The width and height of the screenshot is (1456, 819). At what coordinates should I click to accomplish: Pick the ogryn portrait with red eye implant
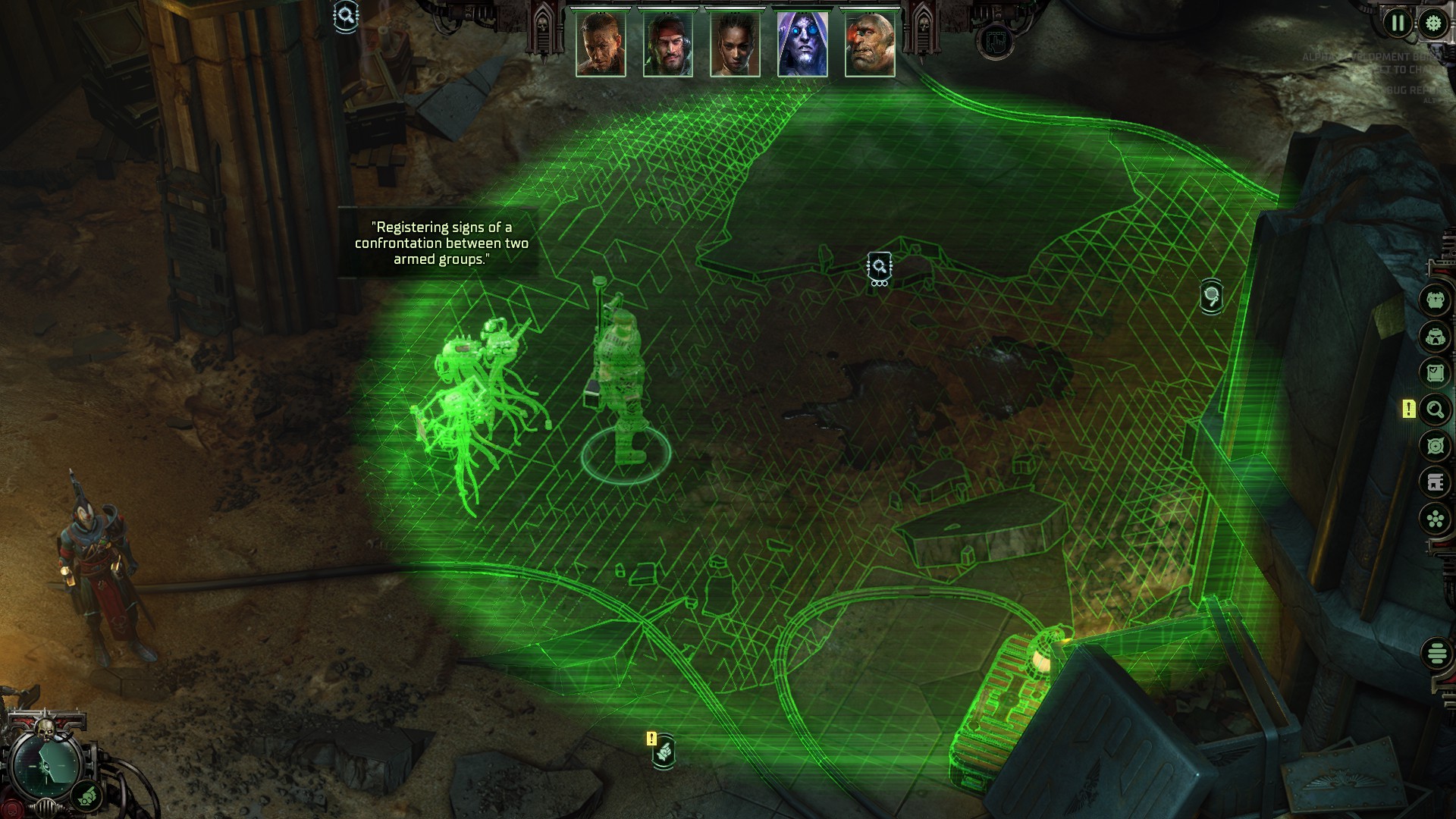[870, 44]
